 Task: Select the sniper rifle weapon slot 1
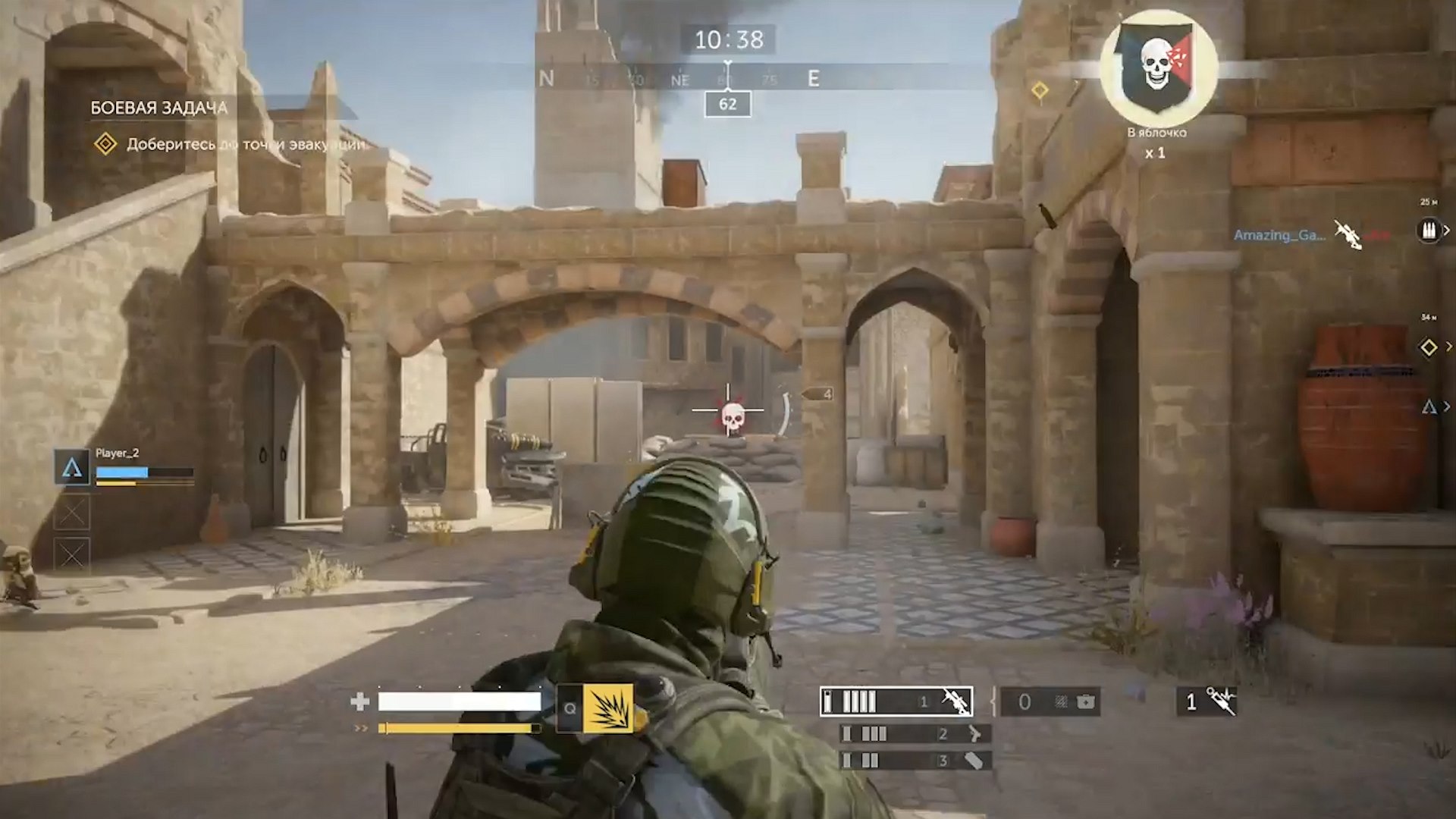(896, 701)
